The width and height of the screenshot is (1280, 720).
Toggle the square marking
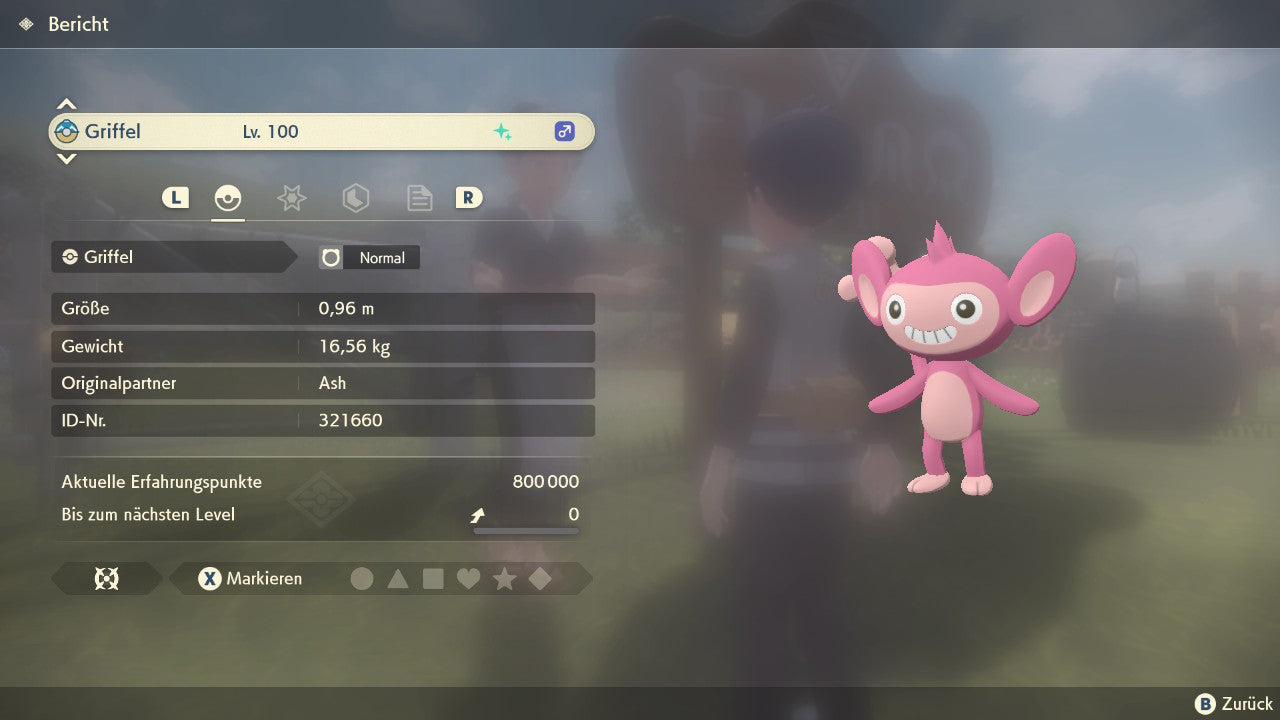point(433,578)
